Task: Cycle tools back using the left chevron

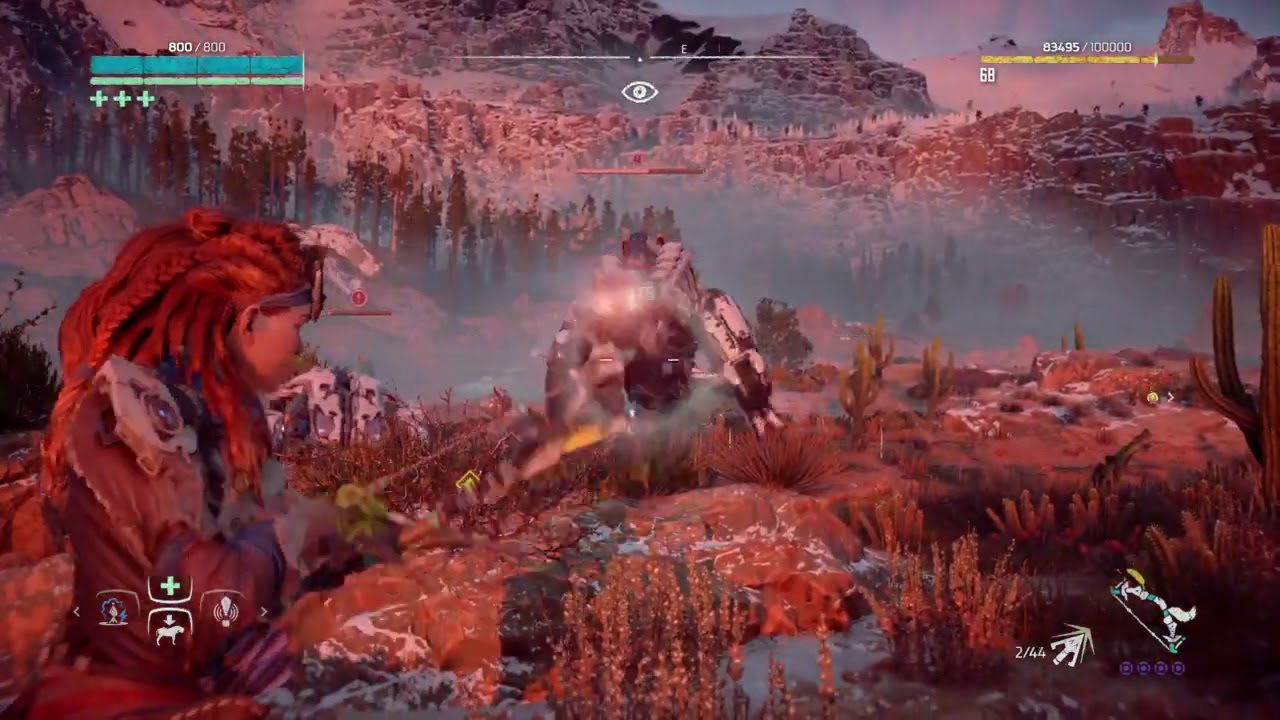Action: [77, 611]
